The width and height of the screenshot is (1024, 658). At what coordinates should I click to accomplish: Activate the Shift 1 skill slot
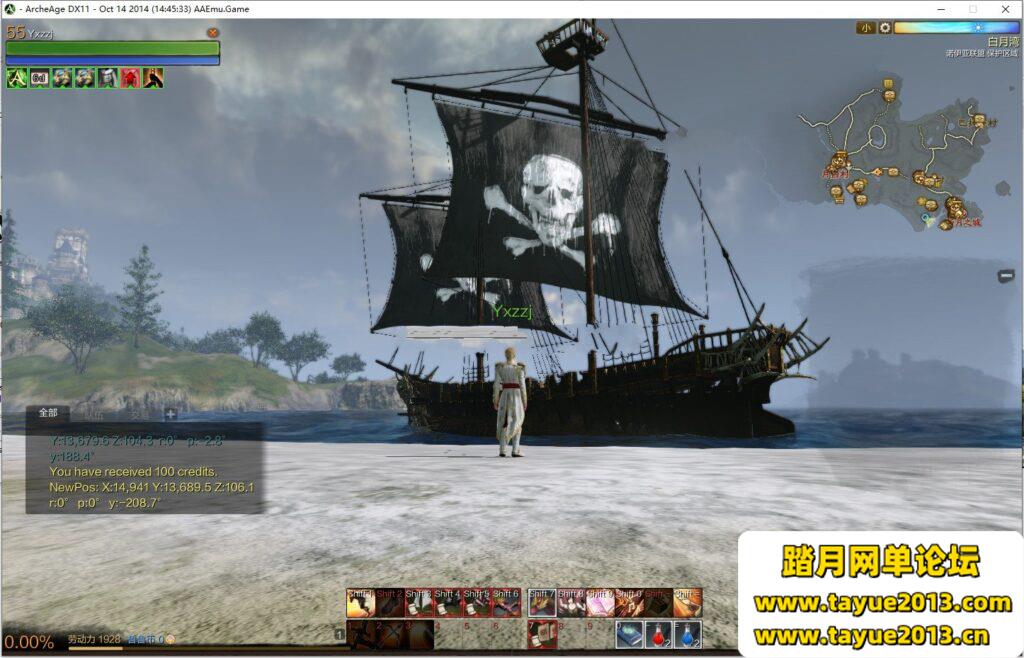(x=361, y=603)
